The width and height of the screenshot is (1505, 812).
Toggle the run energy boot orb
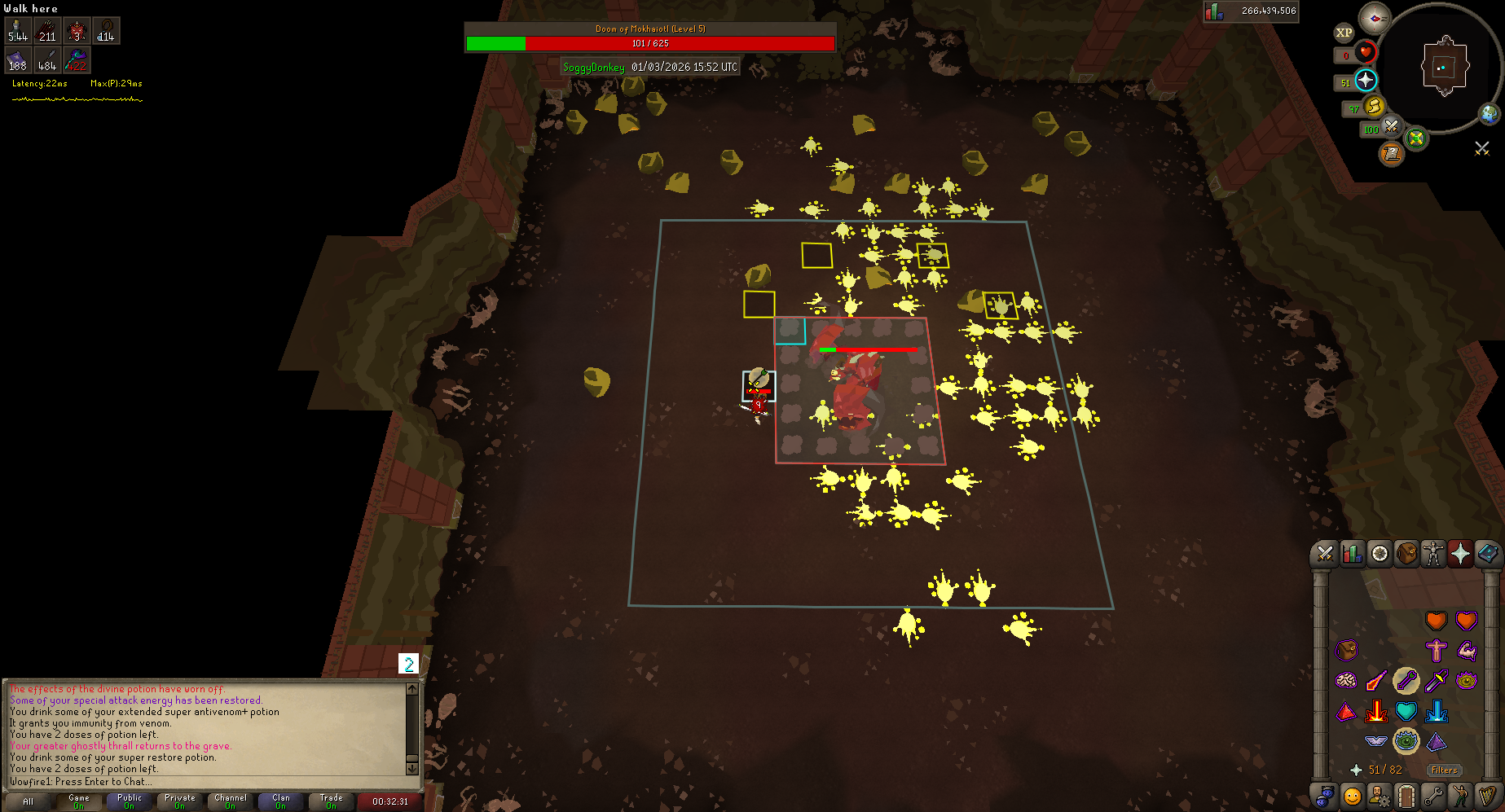pos(1375,106)
